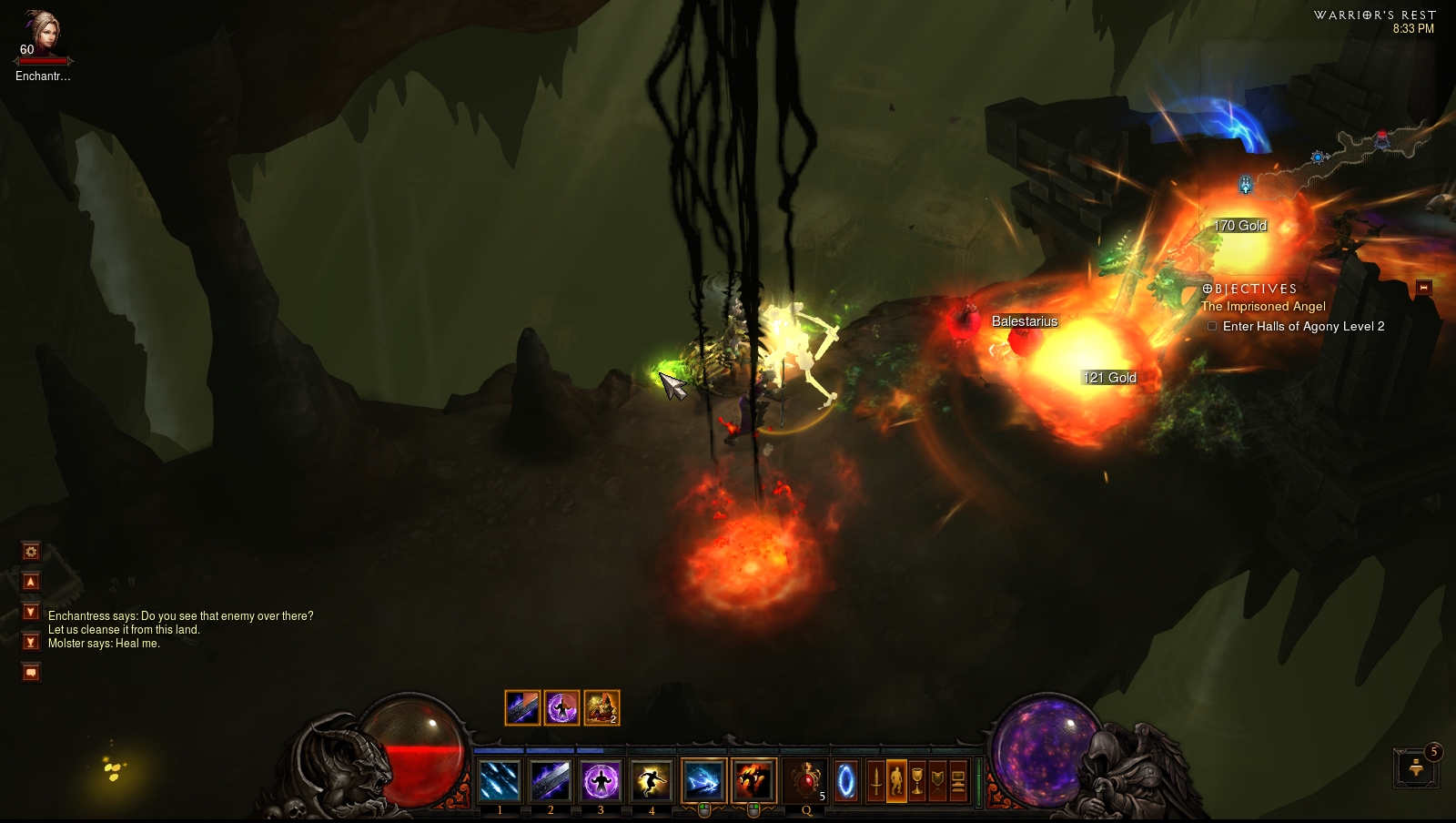The width and height of the screenshot is (1456, 823).
Task: Open the achievements goblet button
Action: tap(917, 781)
